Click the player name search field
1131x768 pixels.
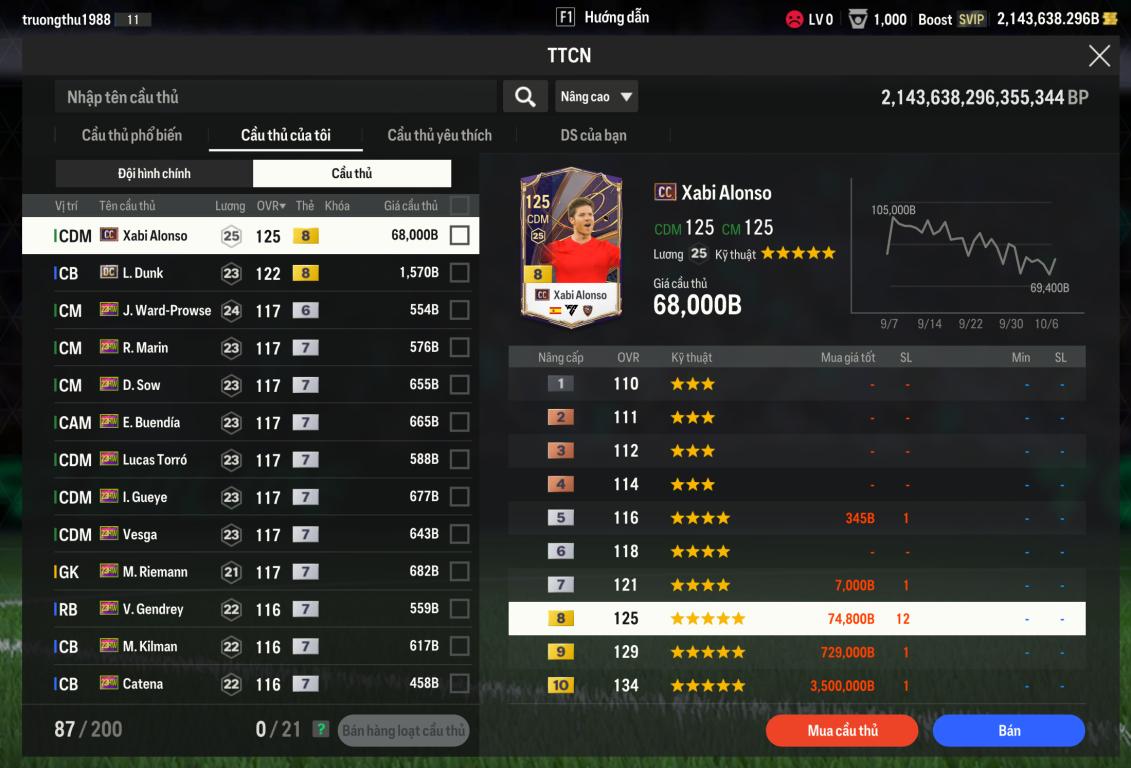(x=275, y=97)
